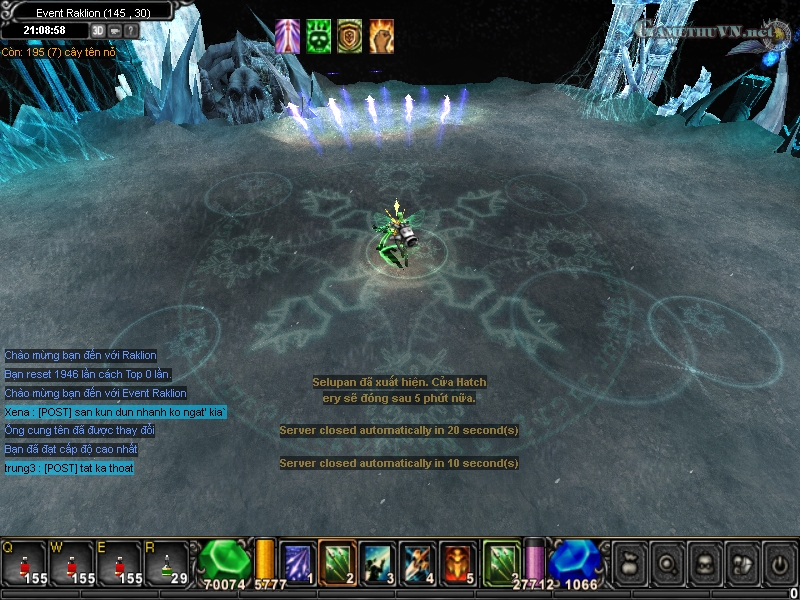The image size is (800, 600).
Task: Use the E slot red potion
Action: pos(120,563)
